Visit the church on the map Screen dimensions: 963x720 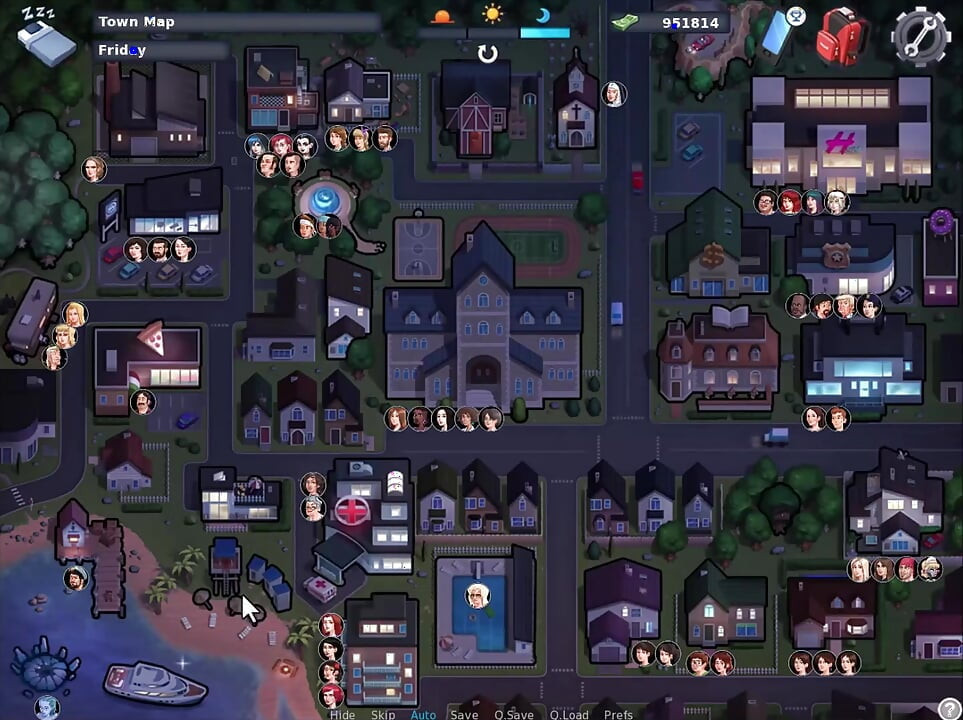(576, 105)
